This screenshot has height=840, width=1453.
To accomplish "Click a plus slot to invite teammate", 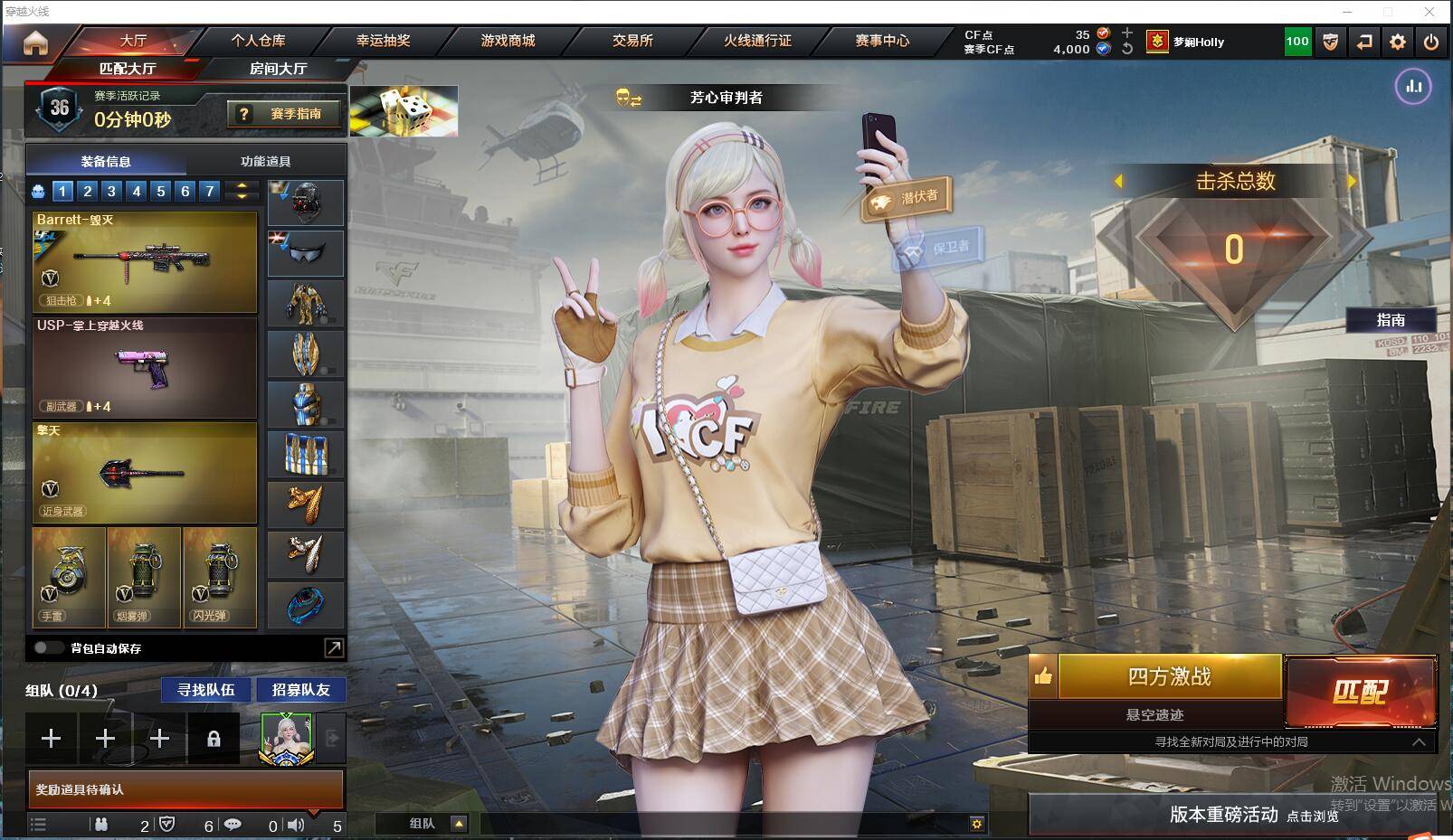I will (x=52, y=738).
